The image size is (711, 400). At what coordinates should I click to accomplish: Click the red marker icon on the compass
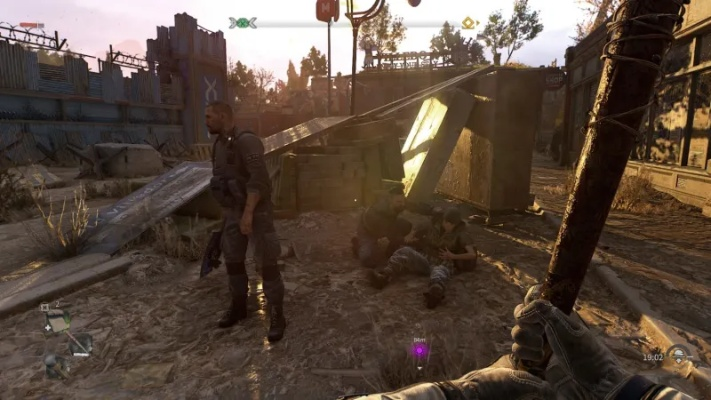pyautogui.click(x=327, y=10)
